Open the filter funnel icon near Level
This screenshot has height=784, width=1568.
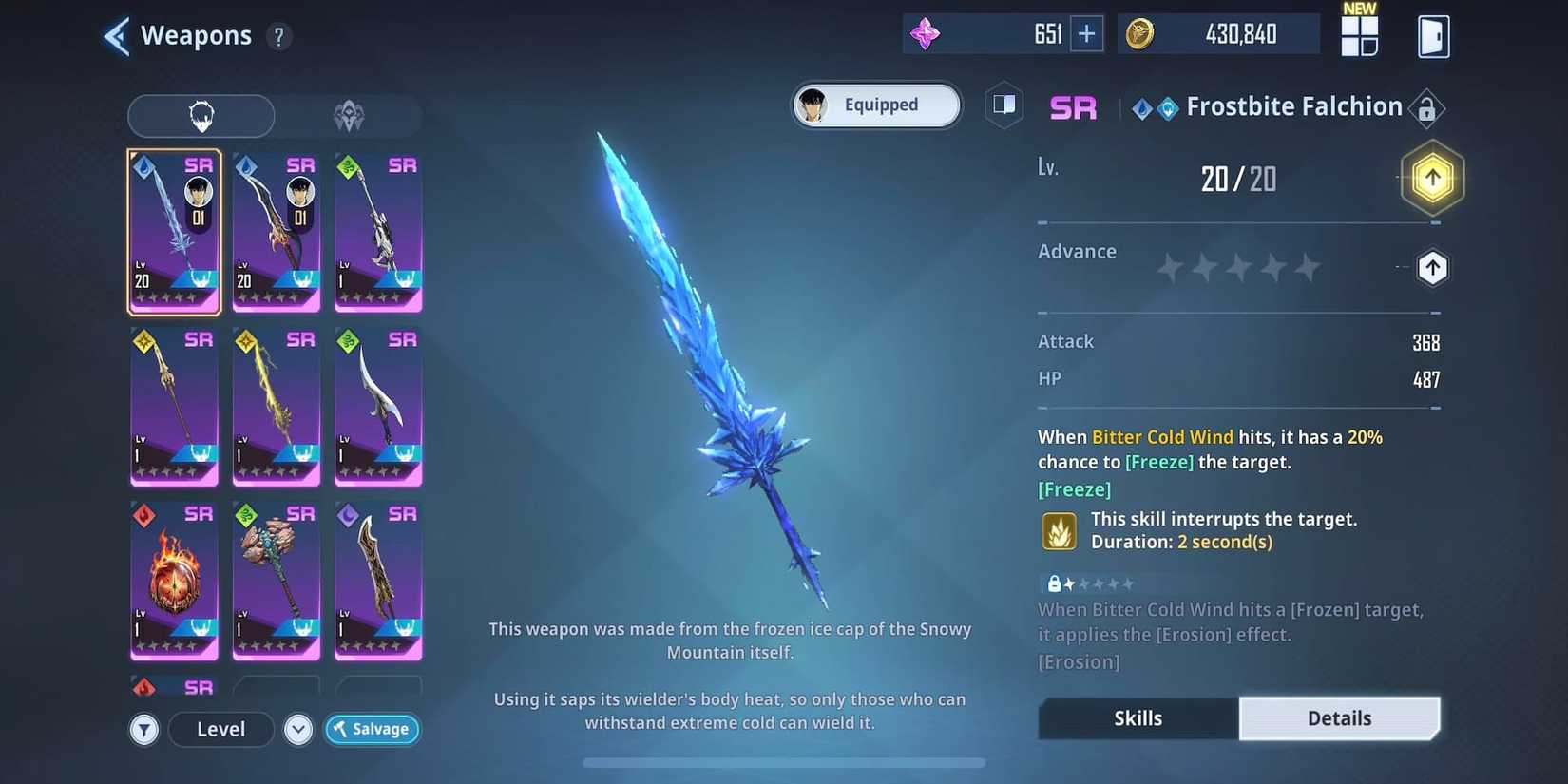point(143,729)
